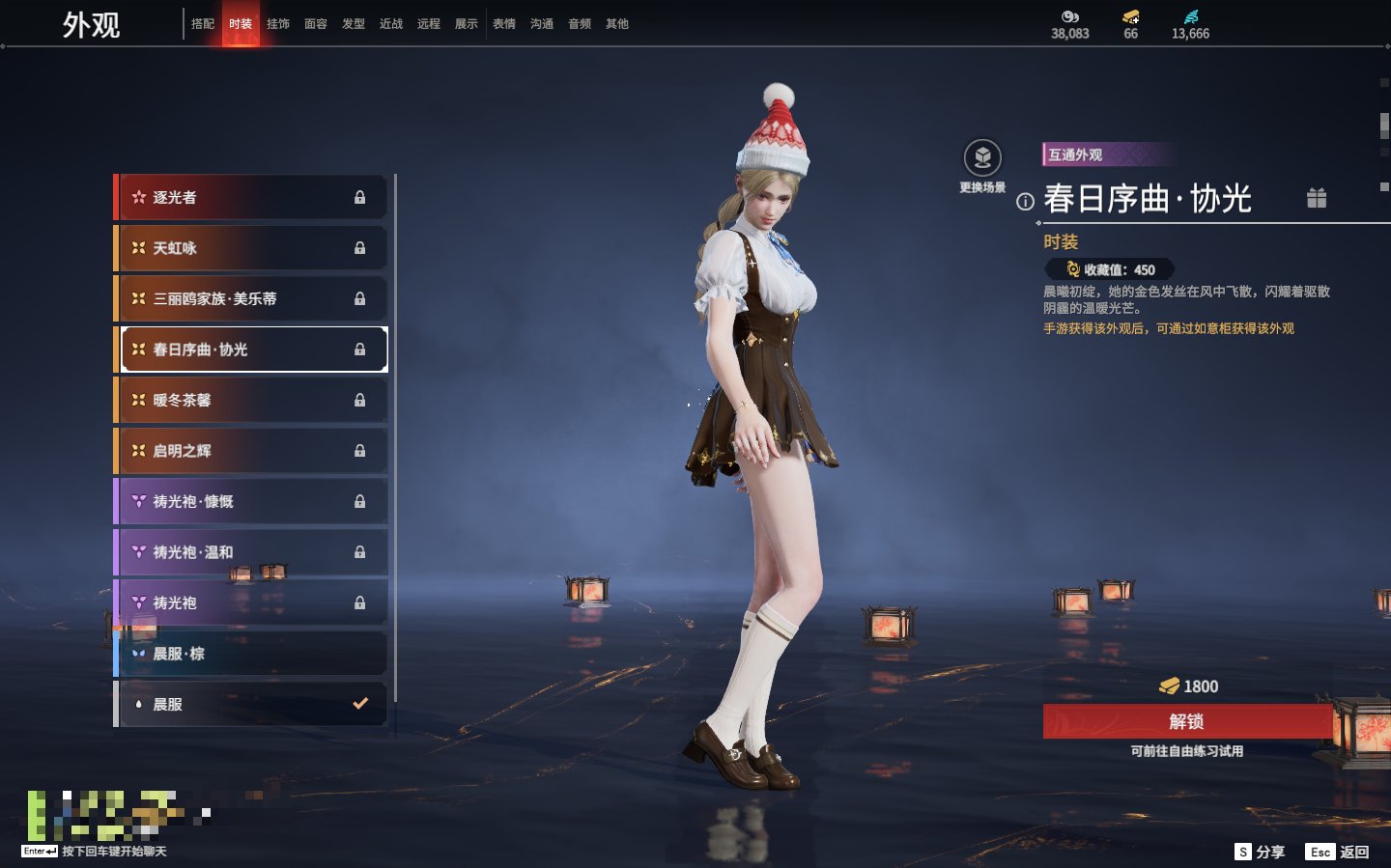The image size is (1391, 868).
Task: Select the 逐光者 outfit
Action: [x=251, y=198]
